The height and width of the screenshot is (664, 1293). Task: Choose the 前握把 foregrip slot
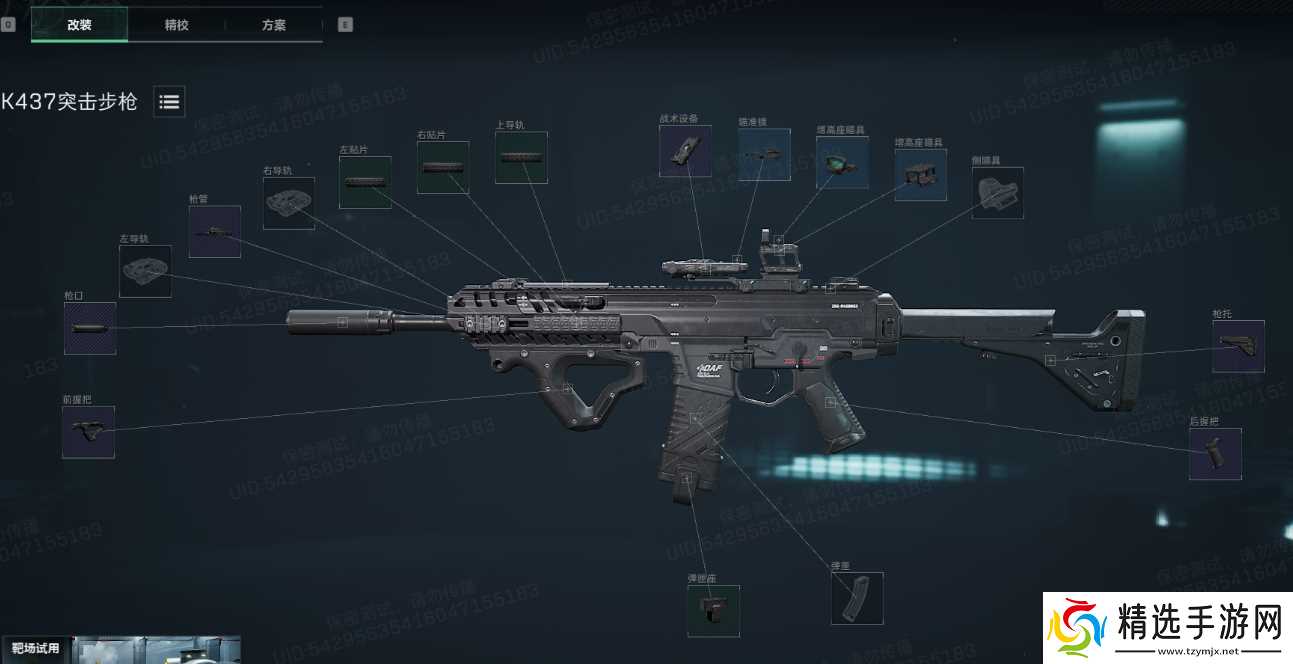88,432
